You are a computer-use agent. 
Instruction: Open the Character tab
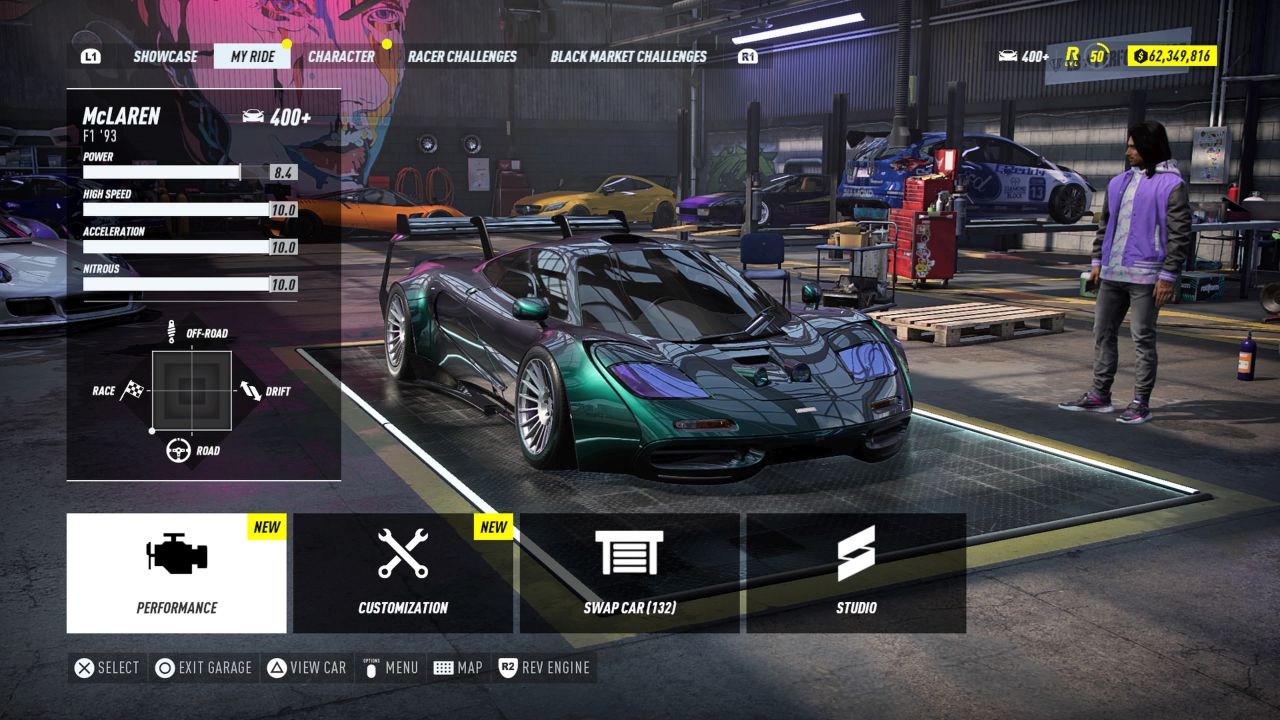(x=340, y=56)
